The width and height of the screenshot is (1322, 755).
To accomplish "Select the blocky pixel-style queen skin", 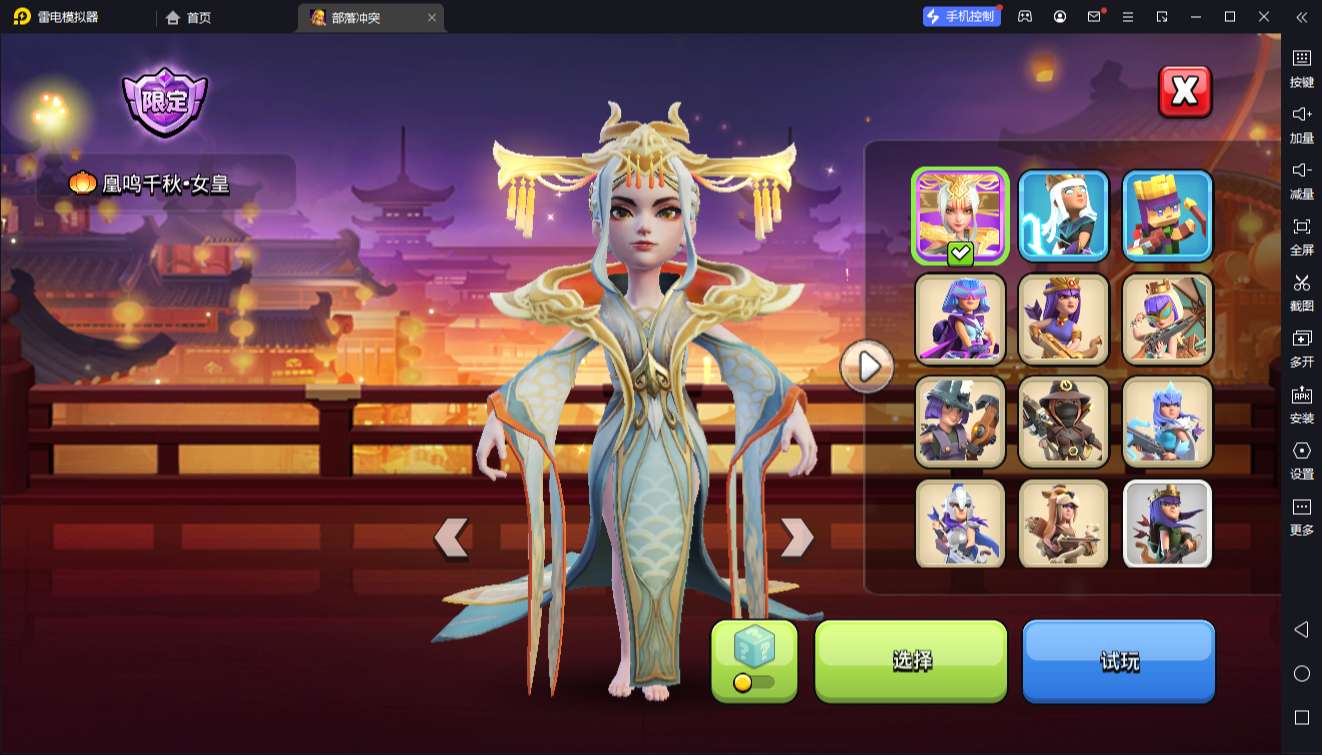I will (x=1167, y=216).
